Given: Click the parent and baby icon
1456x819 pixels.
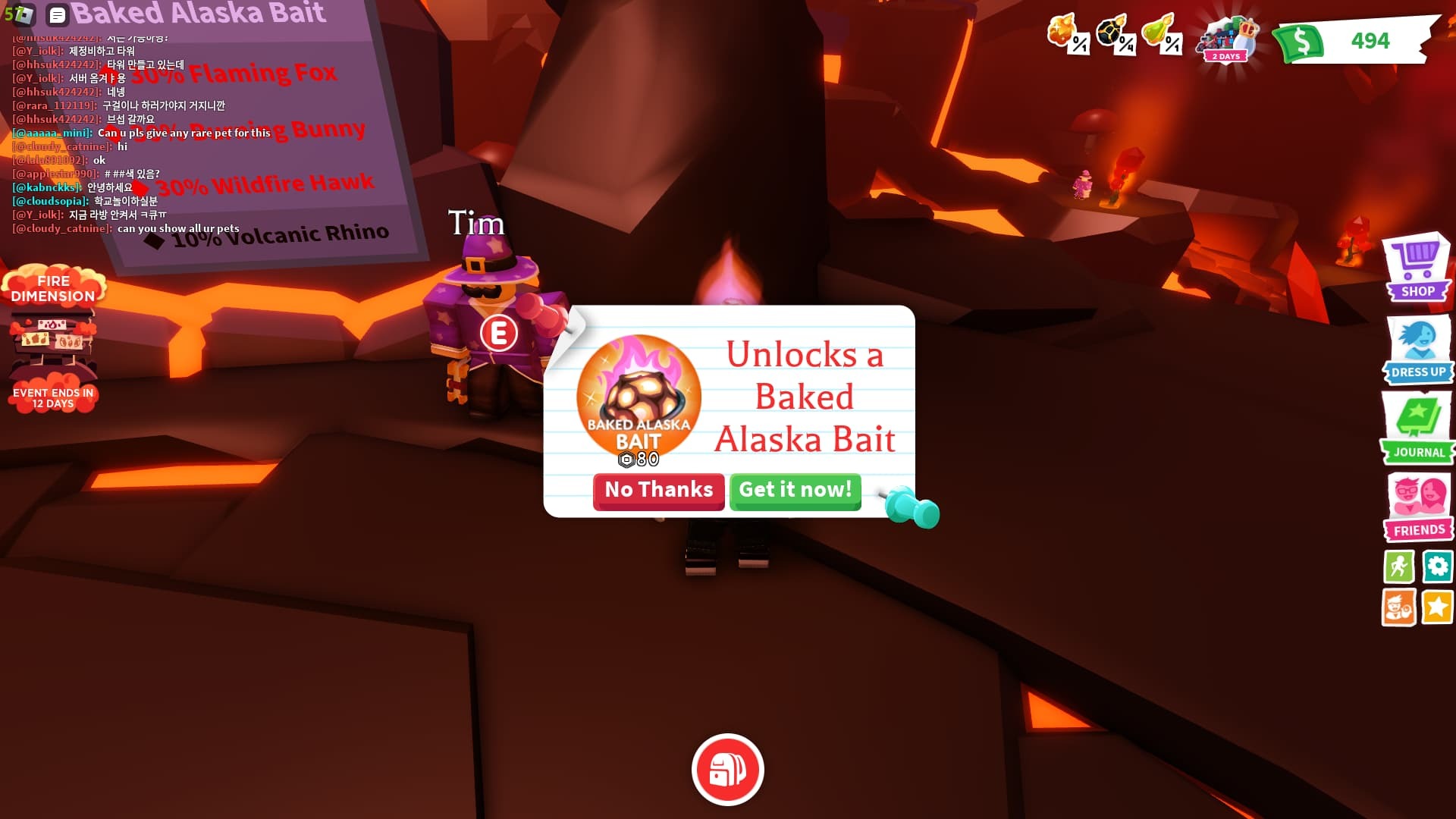Looking at the screenshot, I should pos(1399,607).
